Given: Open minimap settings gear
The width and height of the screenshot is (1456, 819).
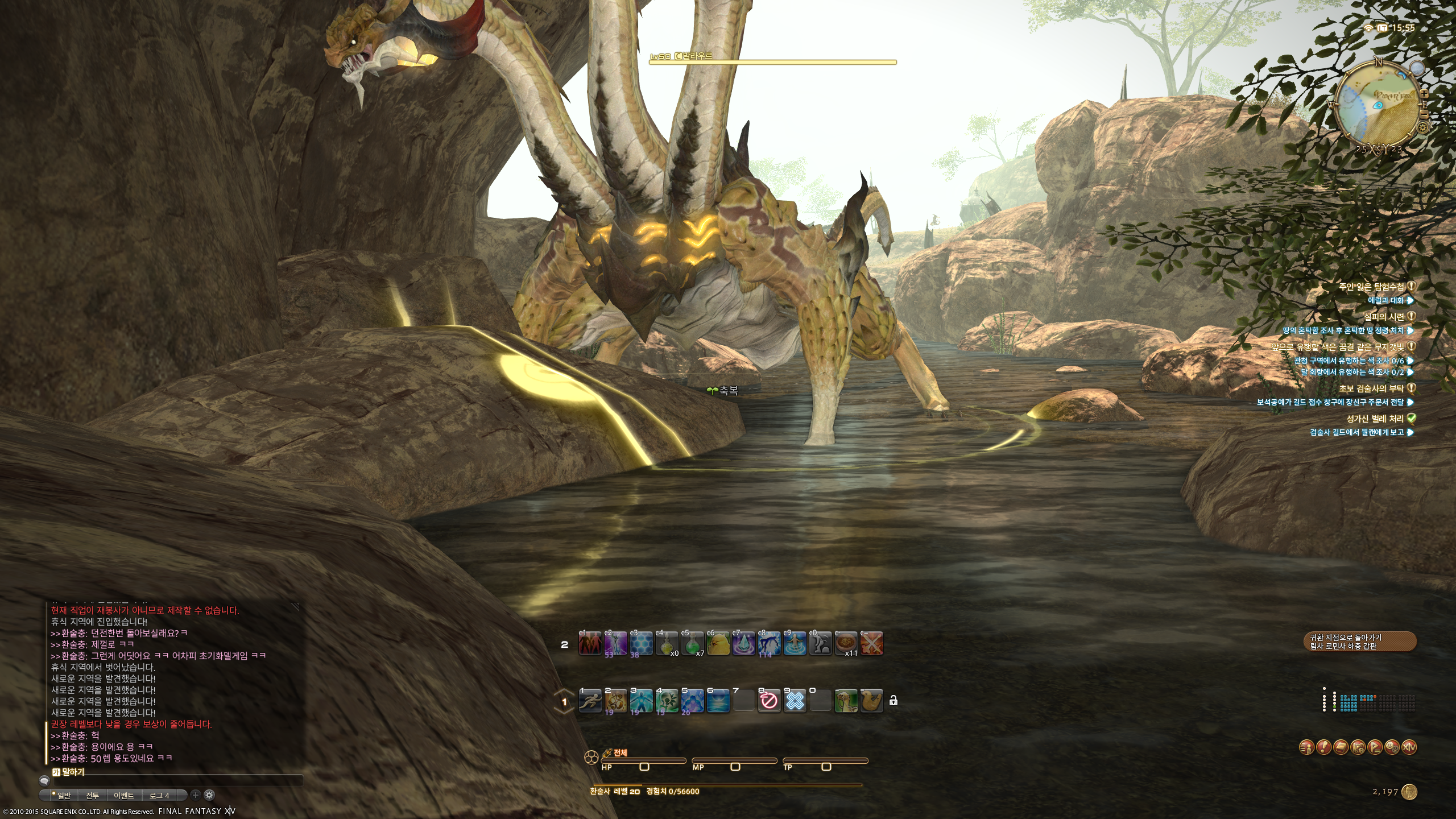Looking at the screenshot, I should (1423, 127).
